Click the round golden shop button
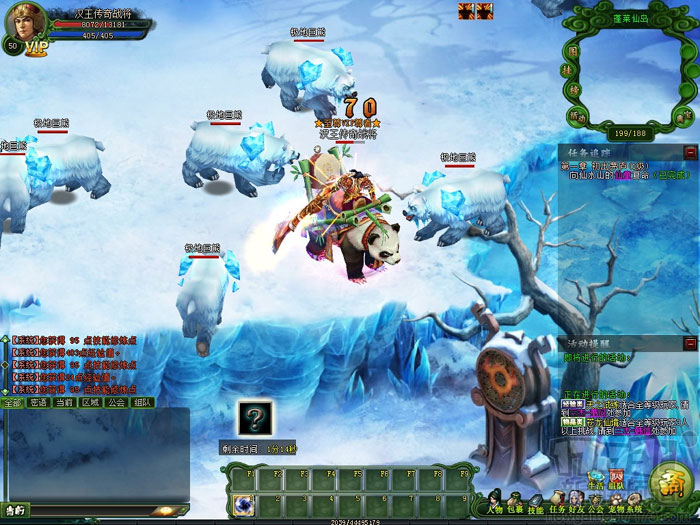The width and height of the screenshot is (700, 525). coord(668,485)
